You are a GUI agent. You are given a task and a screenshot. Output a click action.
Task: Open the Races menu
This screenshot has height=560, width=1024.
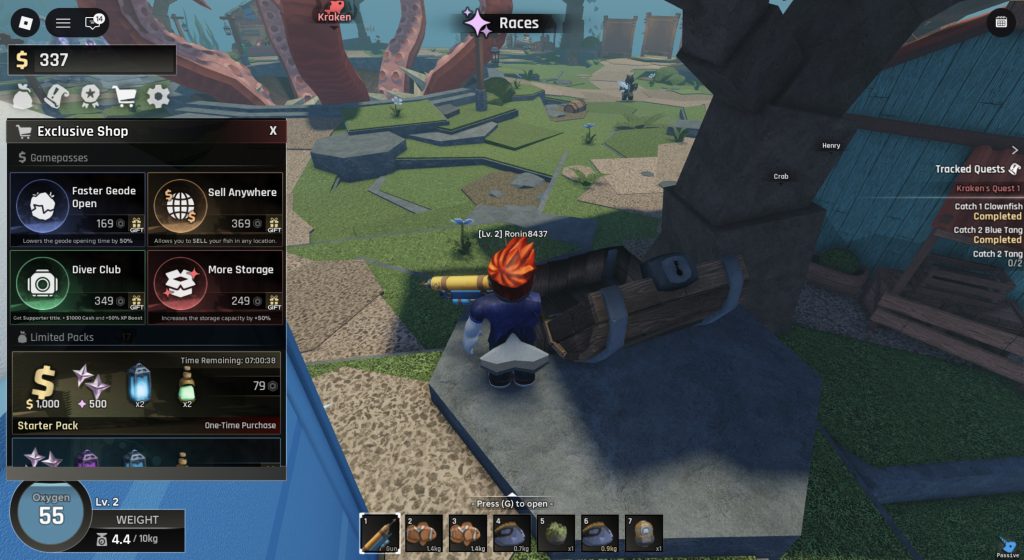coord(505,23)
